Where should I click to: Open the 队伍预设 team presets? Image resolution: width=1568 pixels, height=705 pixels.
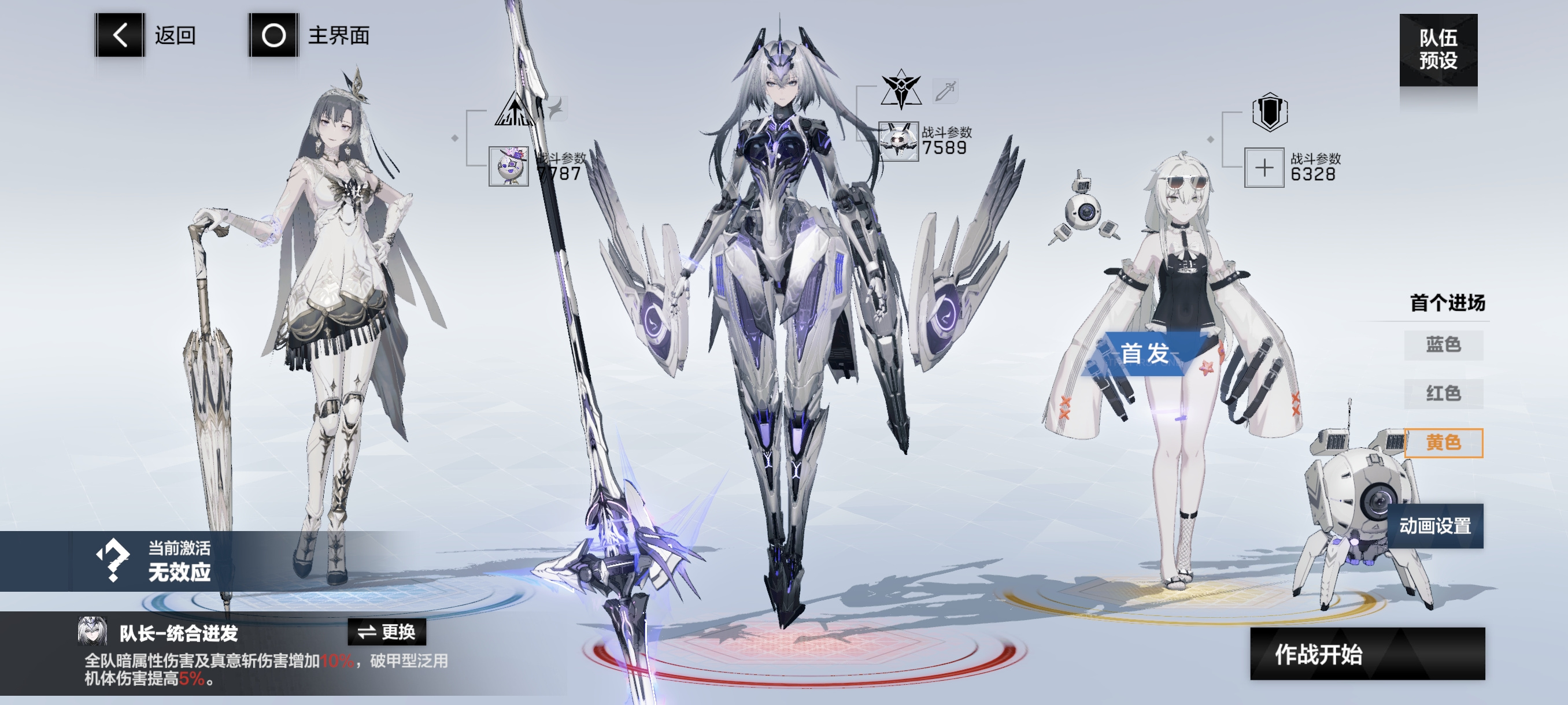pyautogui.click(x=1438, y=50)
